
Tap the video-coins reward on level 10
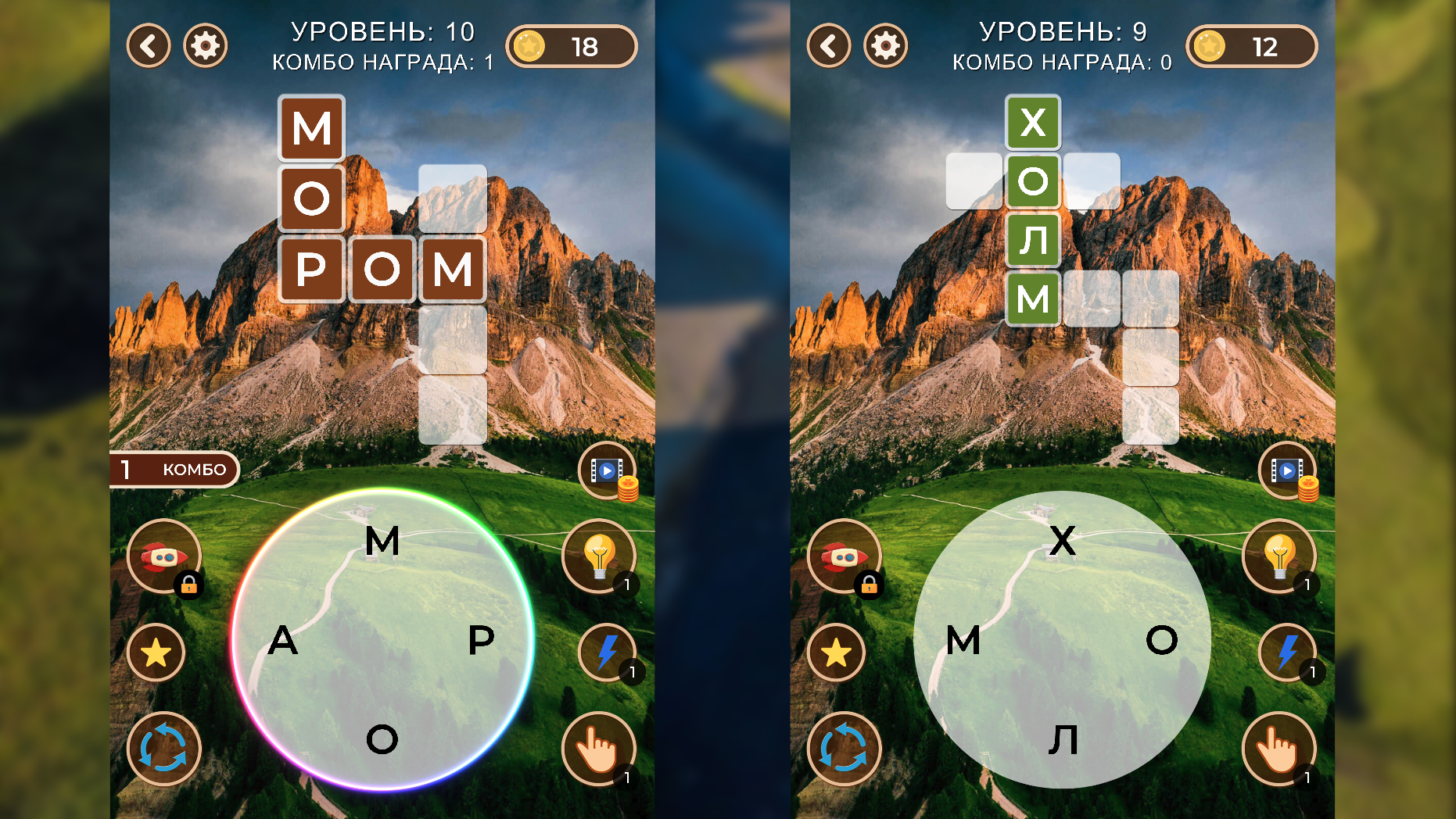pos(607,470)
